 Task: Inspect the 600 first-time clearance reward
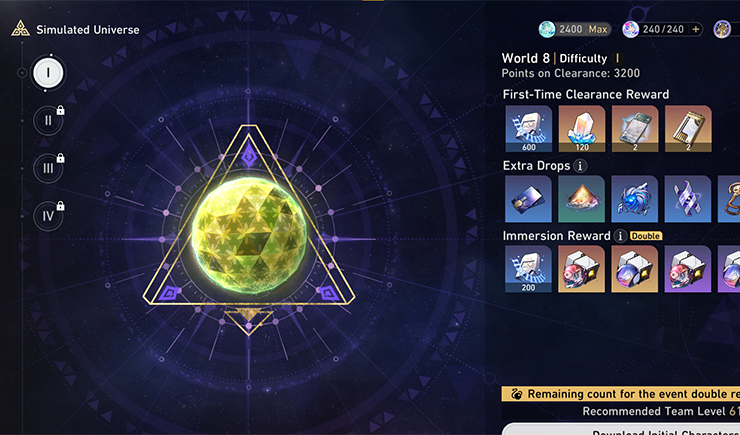click(528, 129)
